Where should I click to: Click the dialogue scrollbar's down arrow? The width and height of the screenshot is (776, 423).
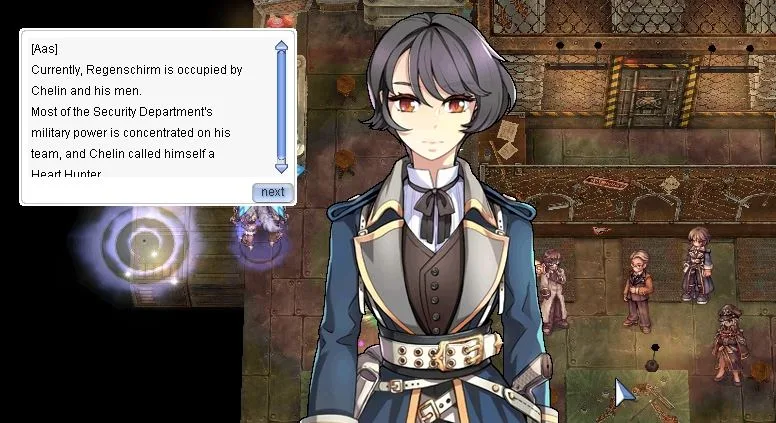coord(281,169)
